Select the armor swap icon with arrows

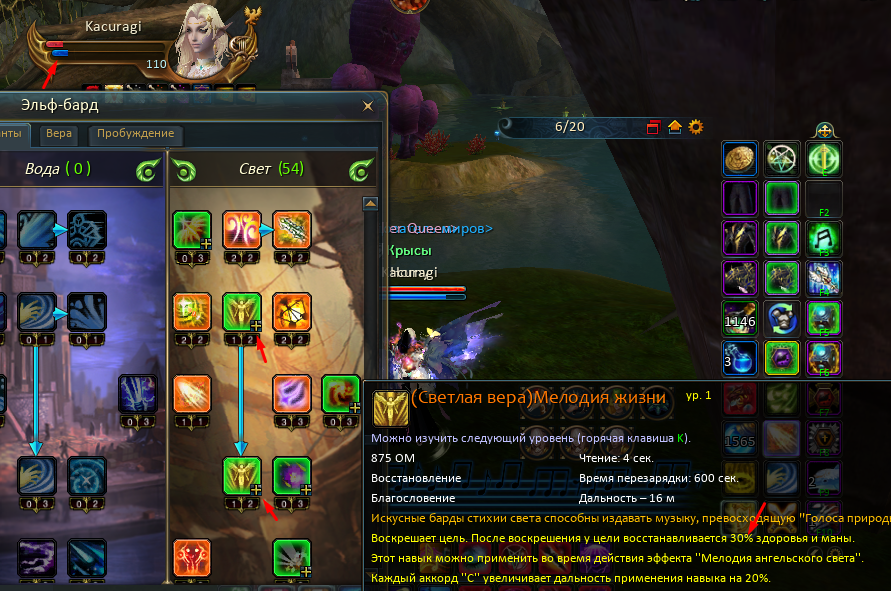[782, 318]
